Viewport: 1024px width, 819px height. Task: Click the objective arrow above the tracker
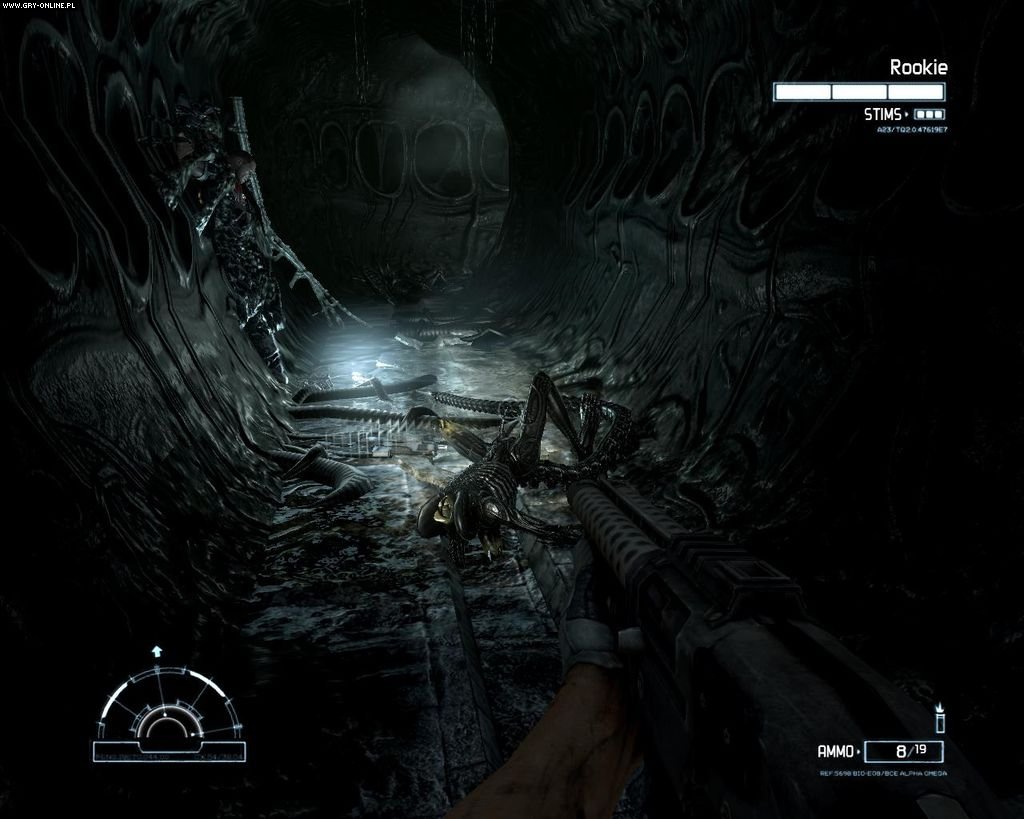pyautogui.click(x=156, y=651)
